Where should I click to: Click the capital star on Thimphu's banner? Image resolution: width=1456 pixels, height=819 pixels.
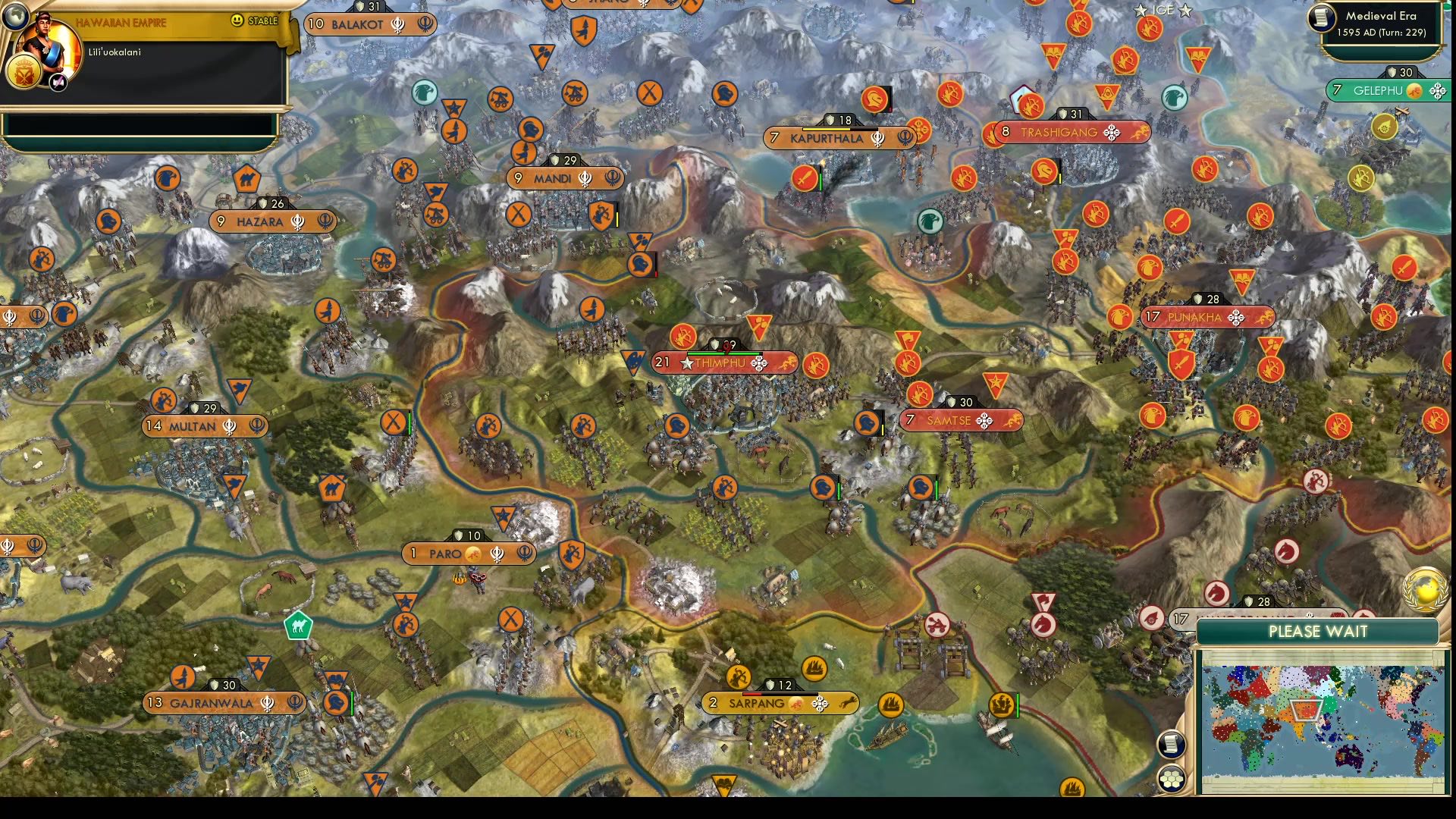pyautogui.click(x=687, y=362)
